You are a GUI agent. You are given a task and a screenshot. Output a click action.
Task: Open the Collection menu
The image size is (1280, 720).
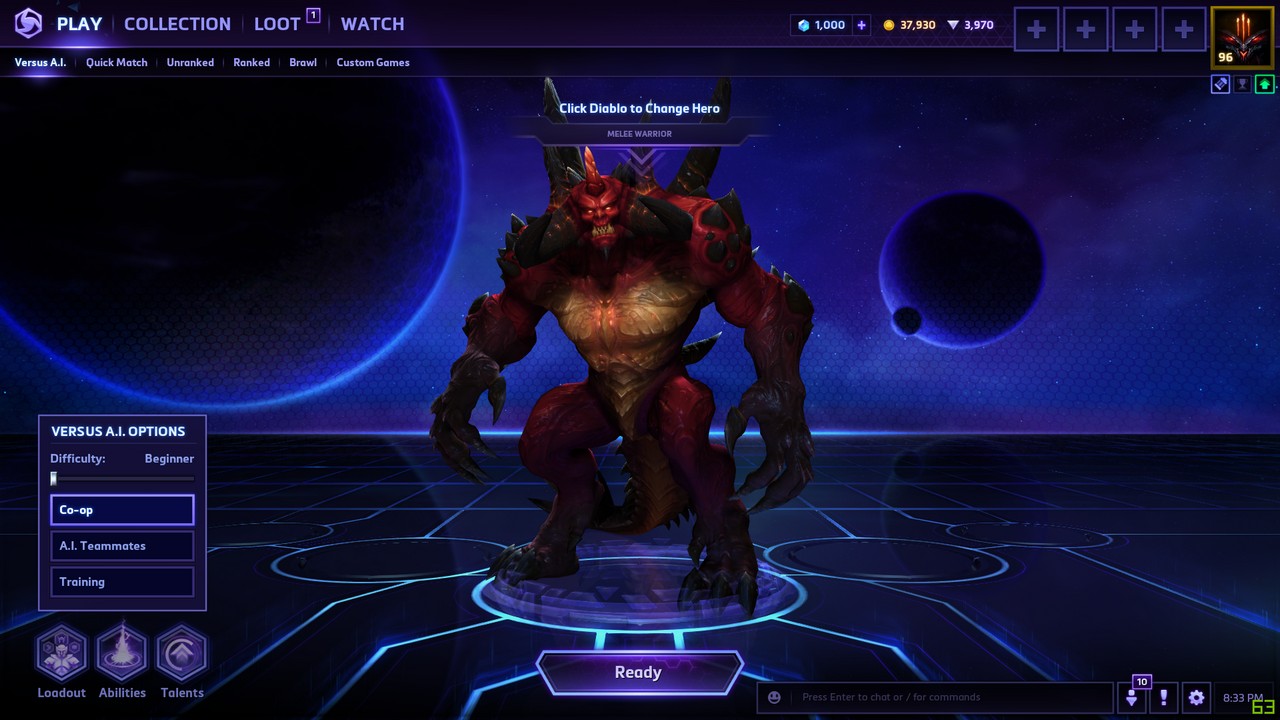(177, 24)
